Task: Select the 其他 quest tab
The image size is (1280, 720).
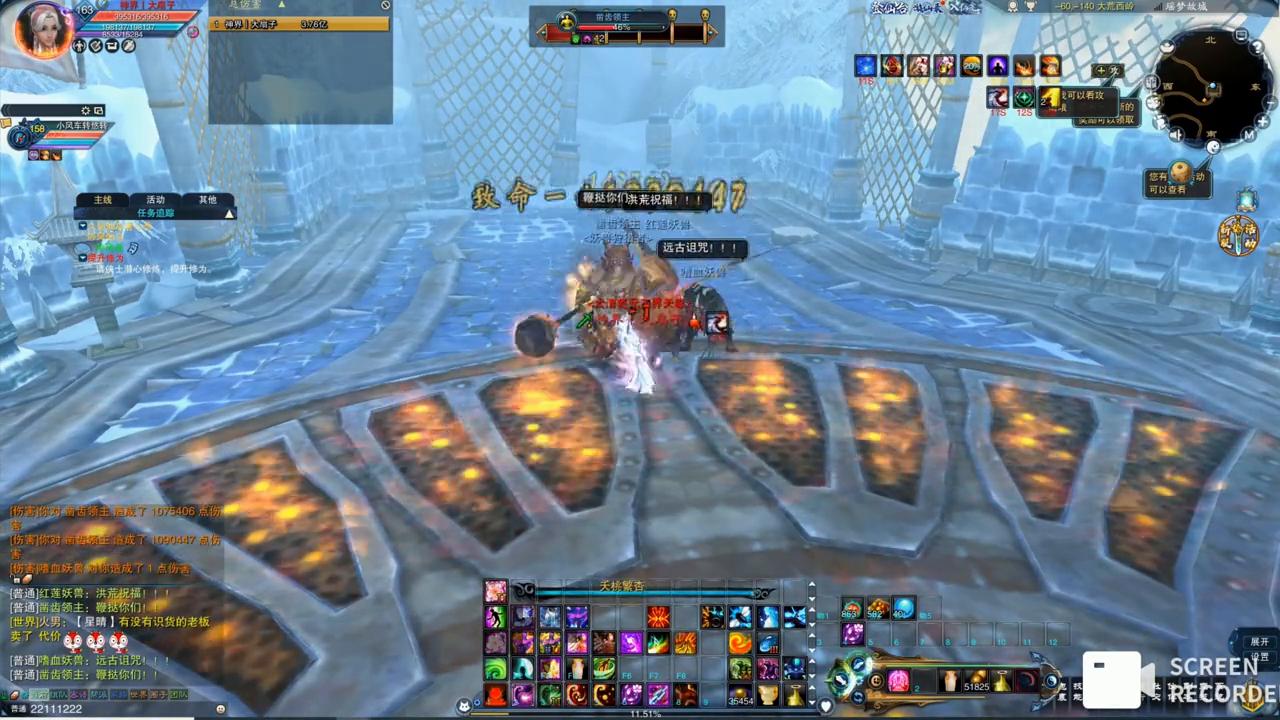Action: click(x=207, y=200)
